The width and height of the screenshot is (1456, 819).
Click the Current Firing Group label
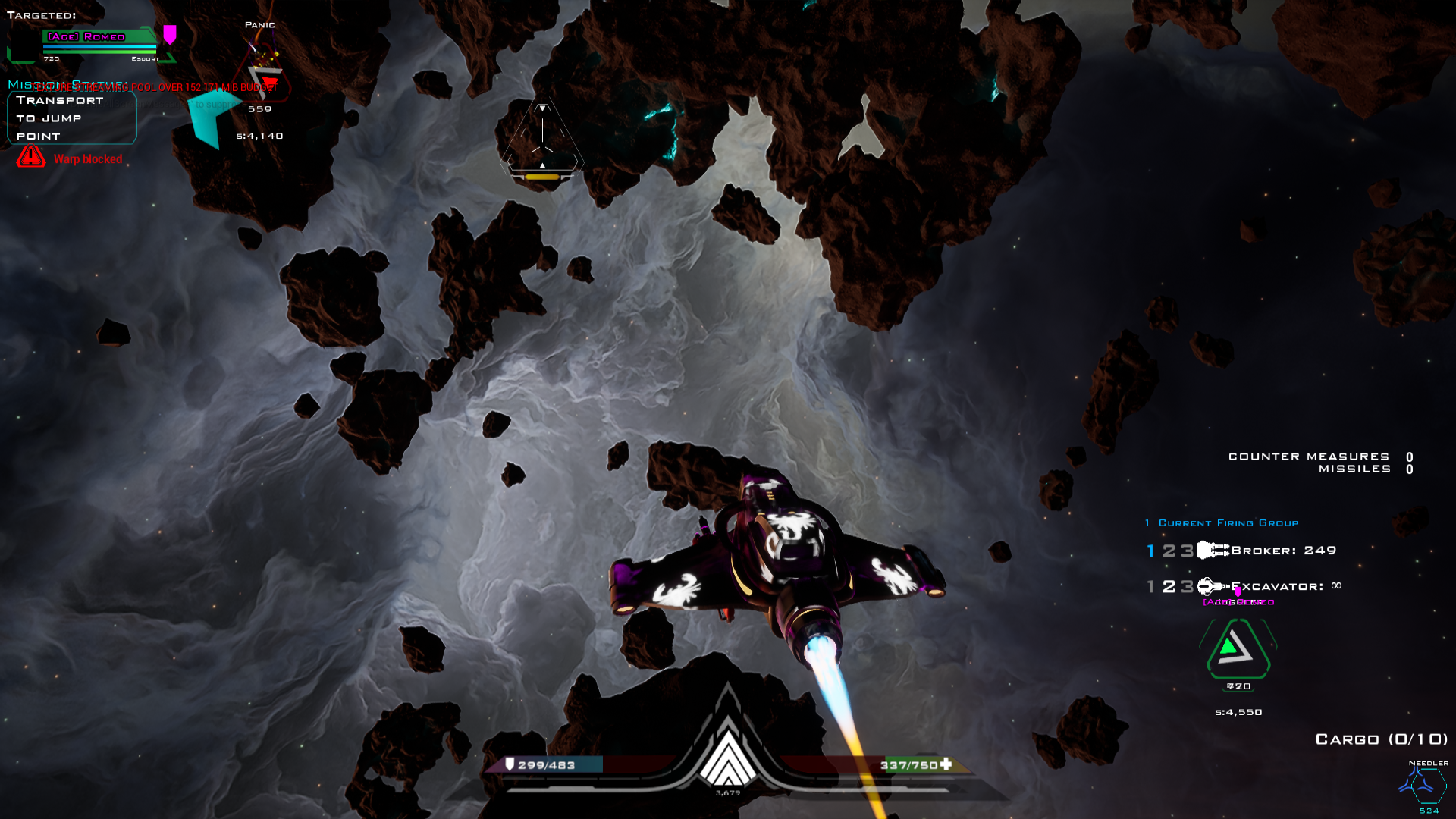[x=1226, y=522]
